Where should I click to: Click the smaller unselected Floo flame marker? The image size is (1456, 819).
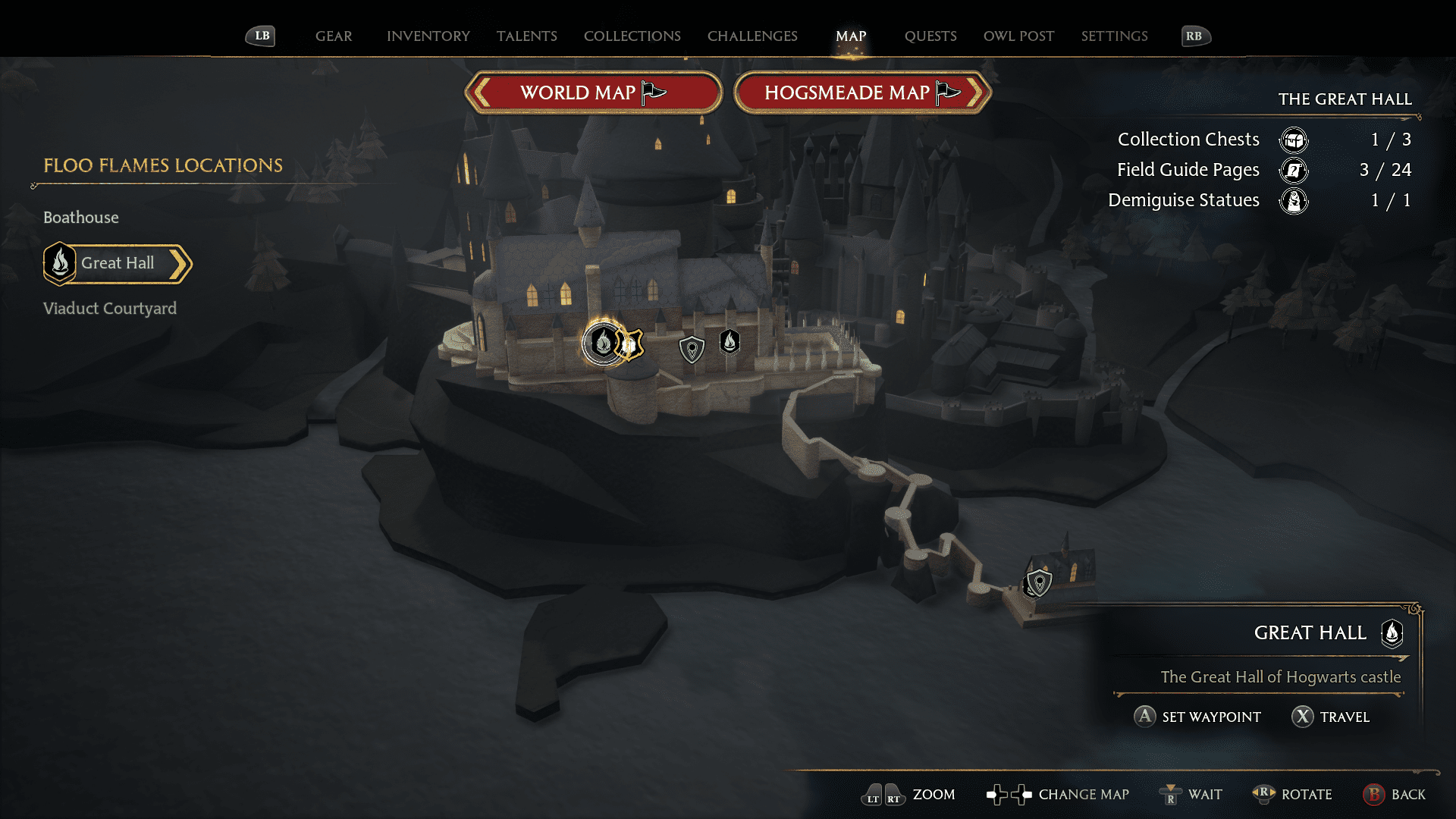[730, 342]
